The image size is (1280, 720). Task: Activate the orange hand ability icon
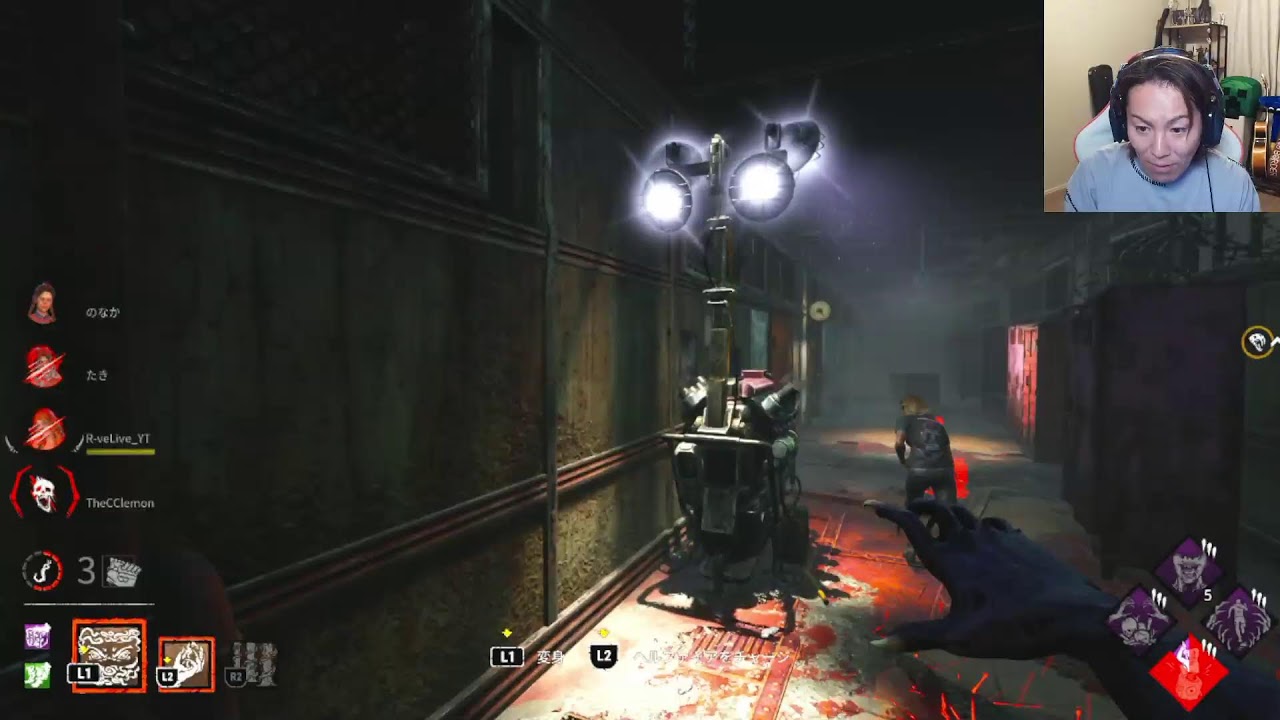point(186,665)
